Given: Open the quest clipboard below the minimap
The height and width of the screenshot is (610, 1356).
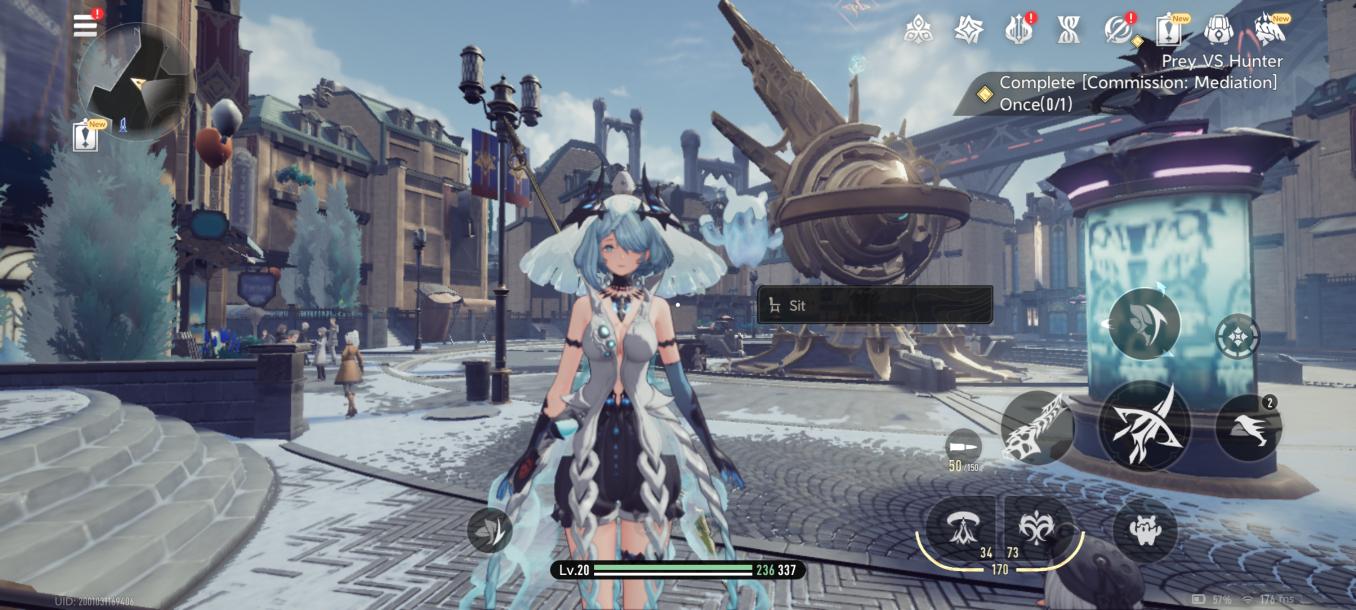Looking at the screenshot, I should coord(87,136).
